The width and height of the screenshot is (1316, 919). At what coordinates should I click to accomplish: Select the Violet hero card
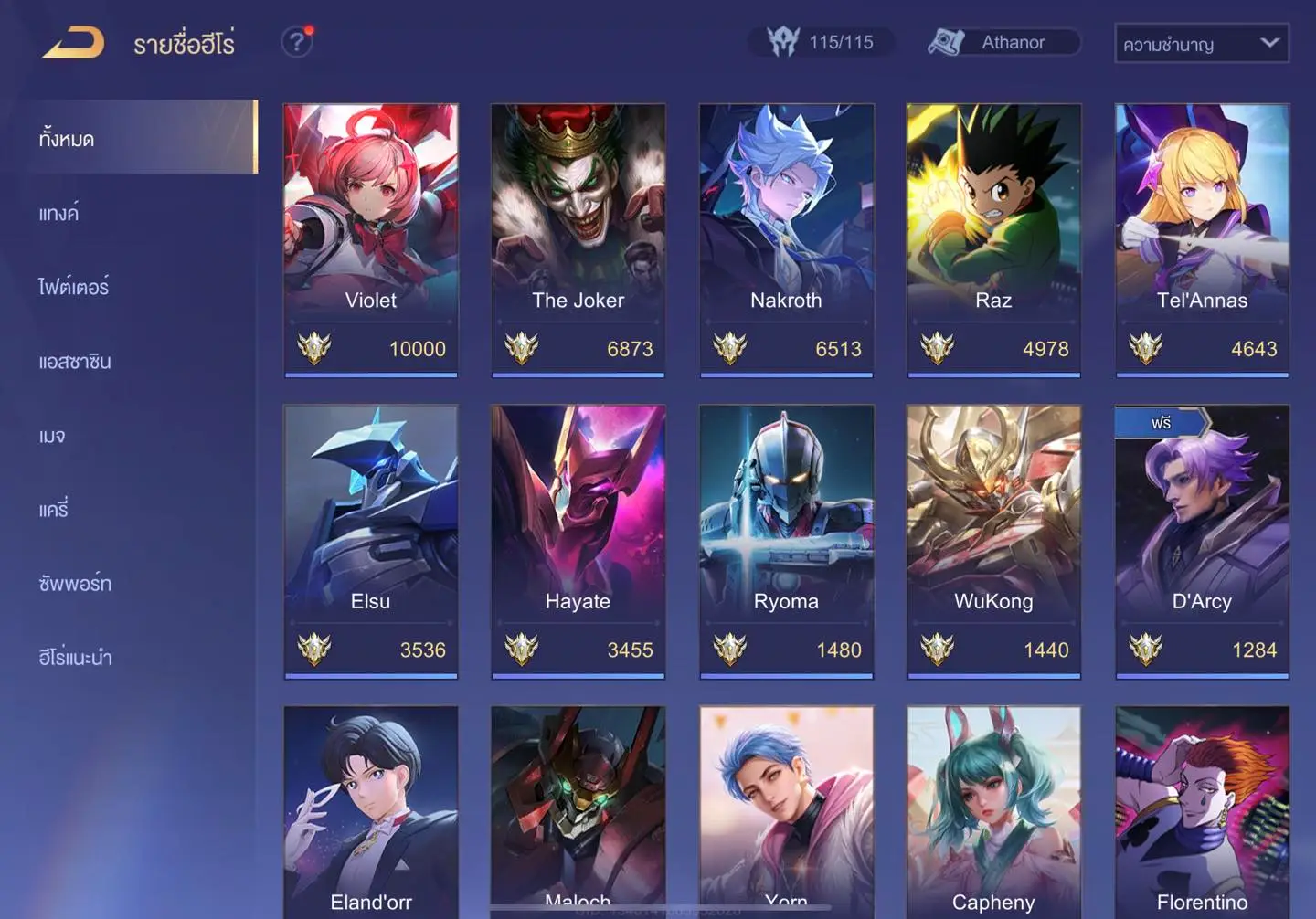(371, 239)
